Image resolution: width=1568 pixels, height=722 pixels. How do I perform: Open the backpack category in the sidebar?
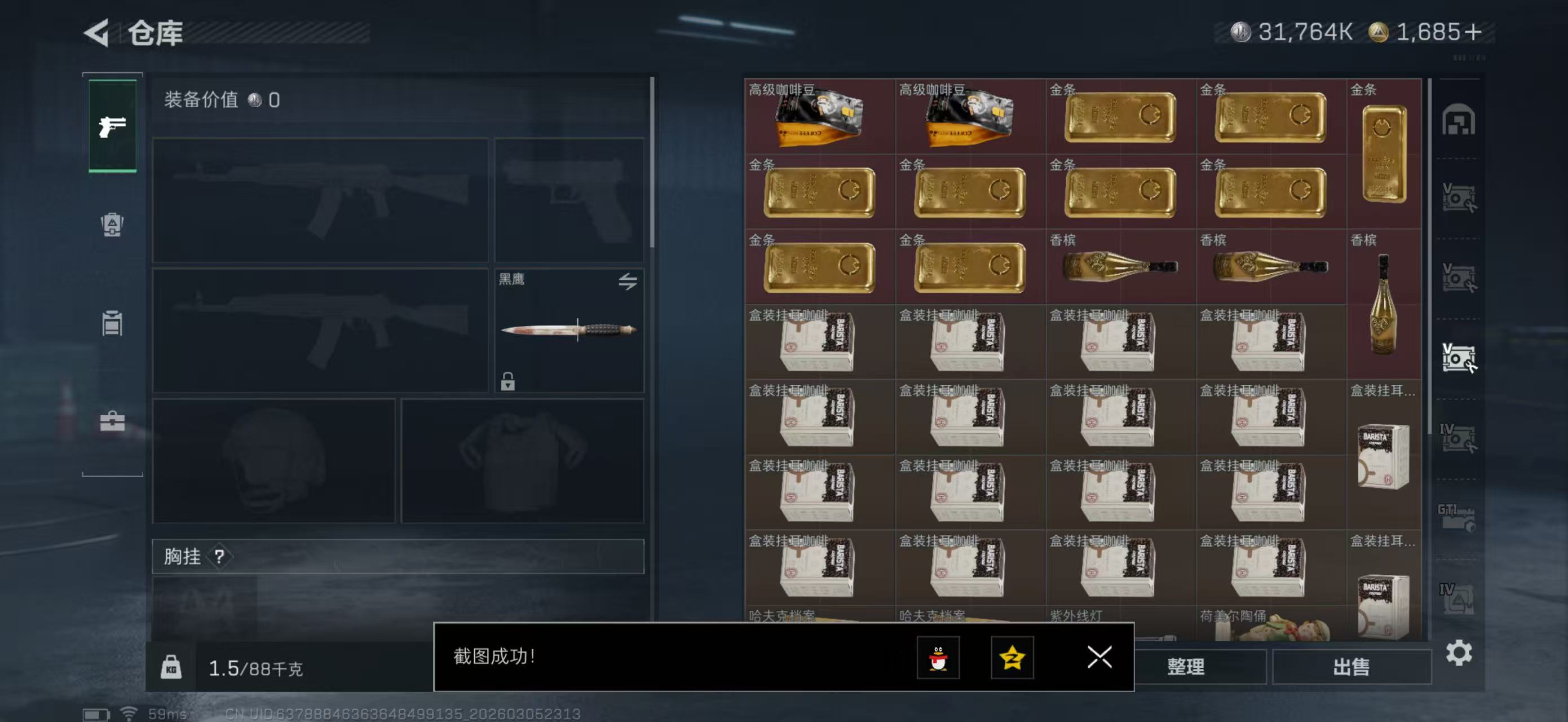pos(113,225)
